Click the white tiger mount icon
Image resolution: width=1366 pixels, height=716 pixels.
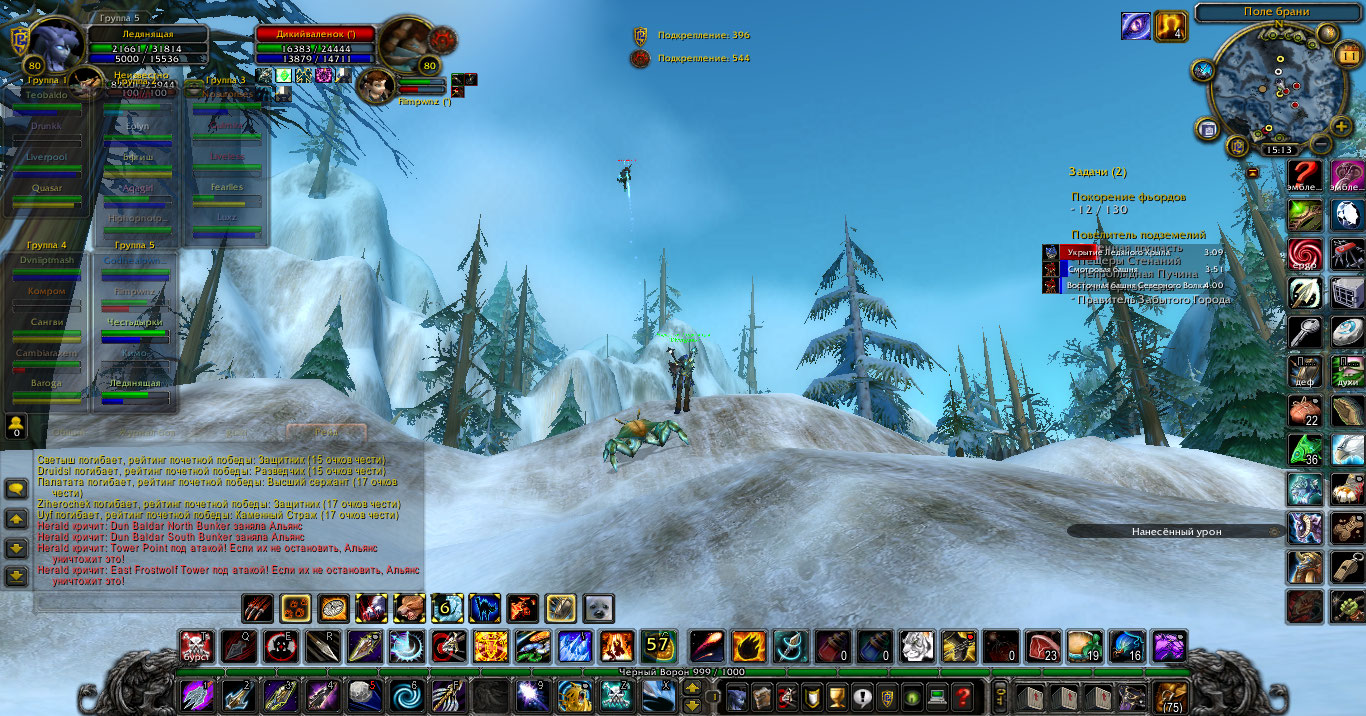(x=915, y=646)
